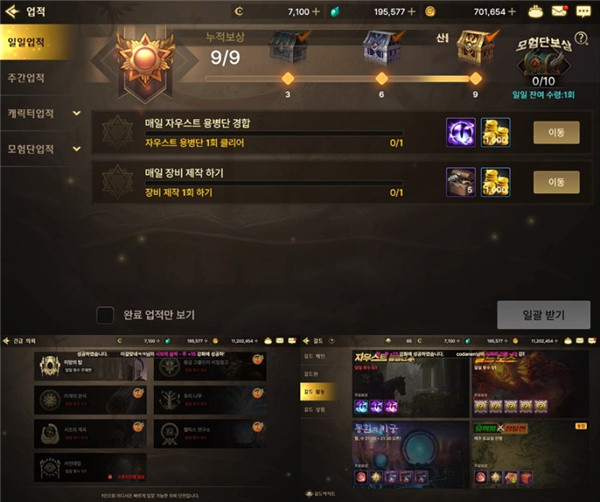
Task: Claim the 6-point cumulative reward chest
Action: click(x=380, y=48)
